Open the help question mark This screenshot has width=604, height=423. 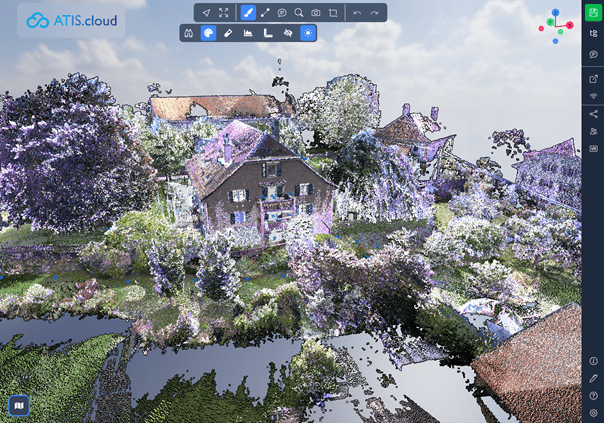click(594, 396)
